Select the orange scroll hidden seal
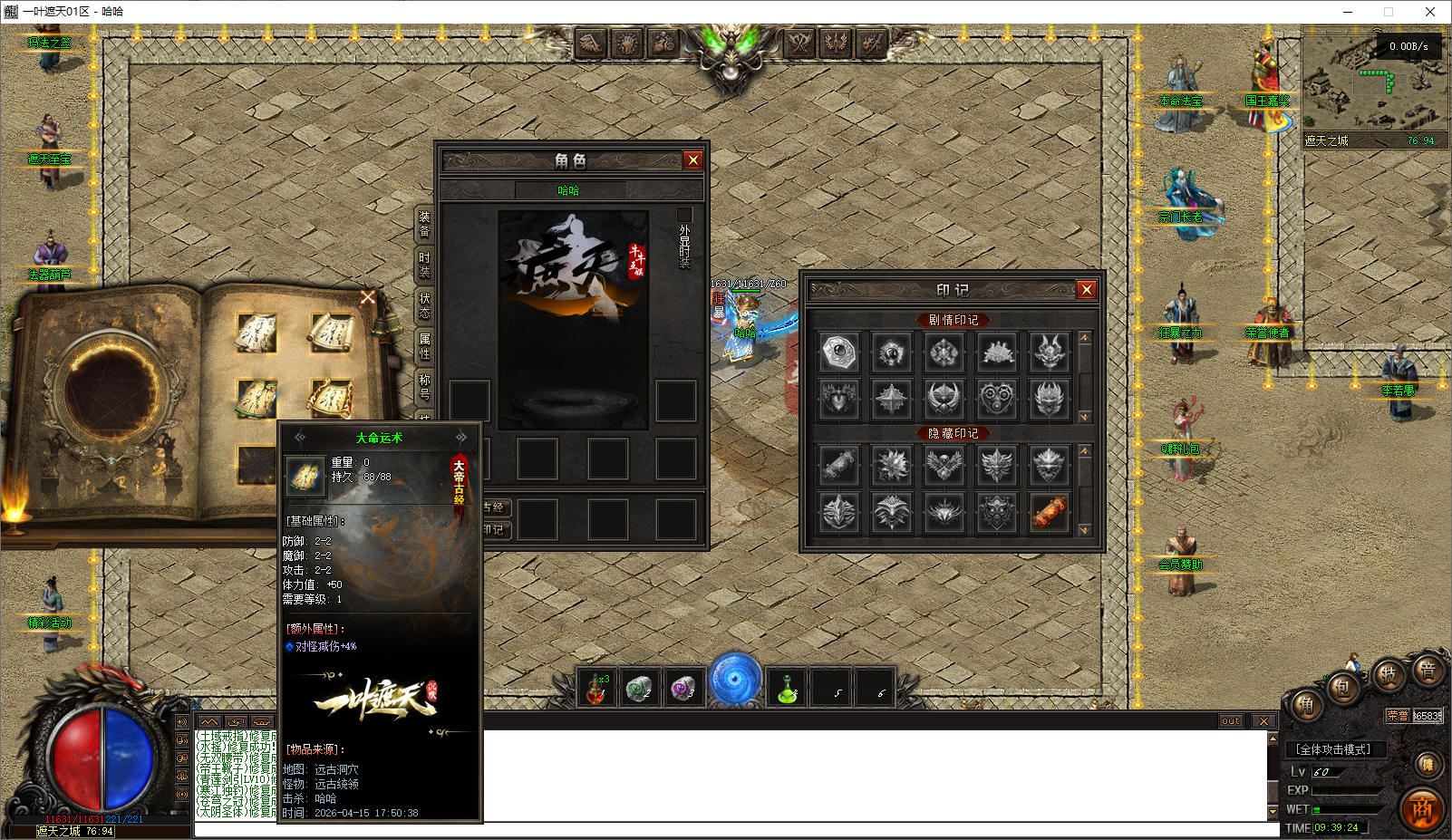This screenshot has width=1452, height=840. tap(1049, 512)
